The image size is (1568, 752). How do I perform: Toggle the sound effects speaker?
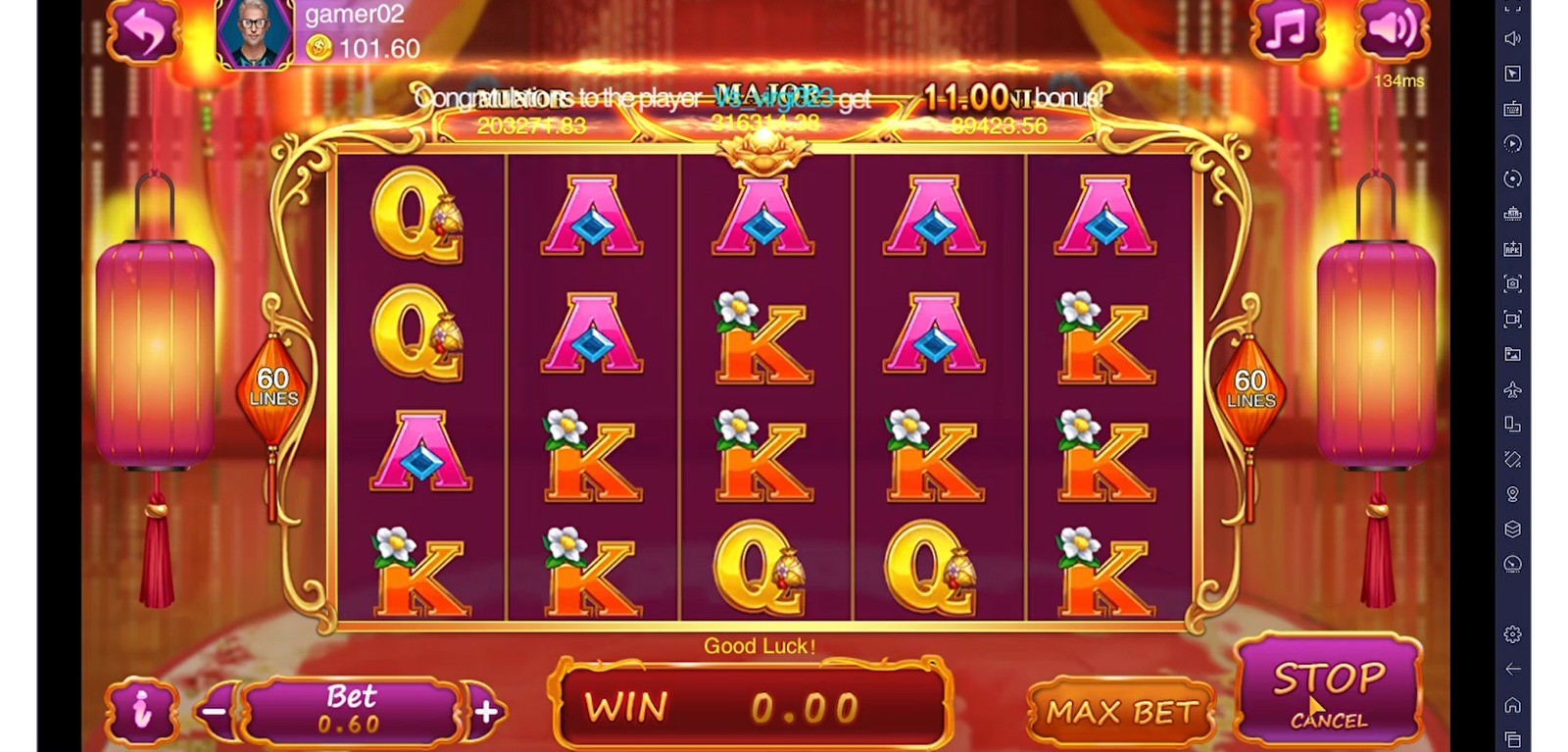(1392, 30)
